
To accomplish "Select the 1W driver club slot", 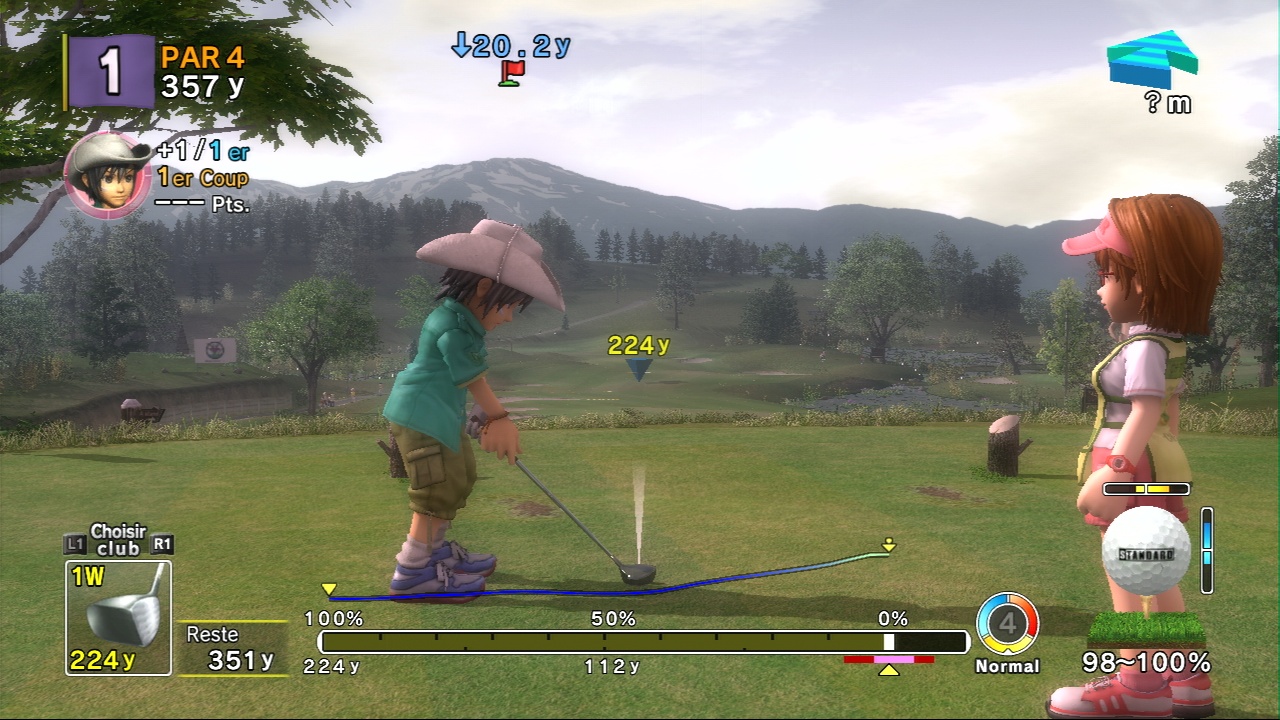I will coord(118,617).
